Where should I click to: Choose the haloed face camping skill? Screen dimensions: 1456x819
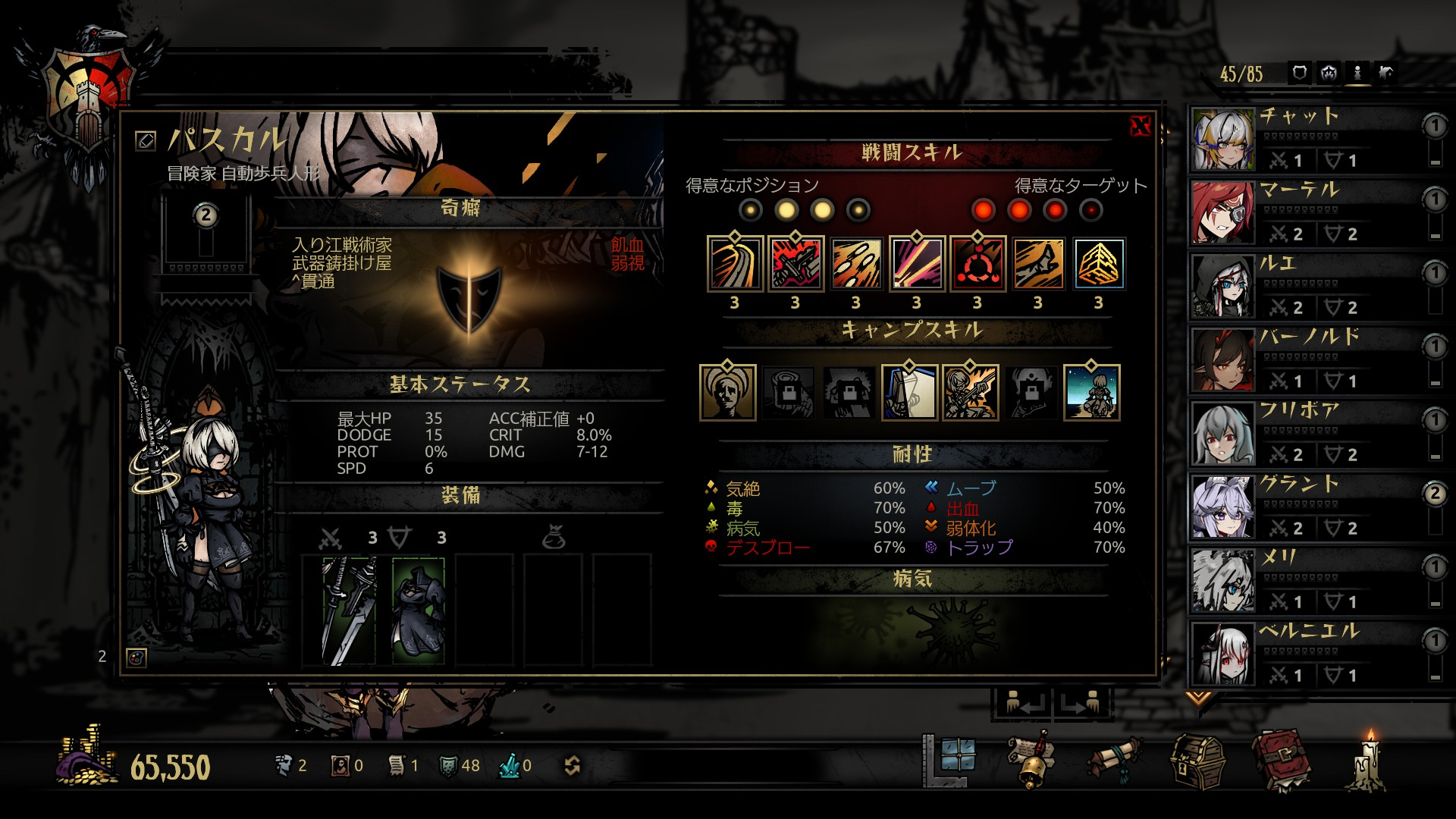(x=728, y=392)
